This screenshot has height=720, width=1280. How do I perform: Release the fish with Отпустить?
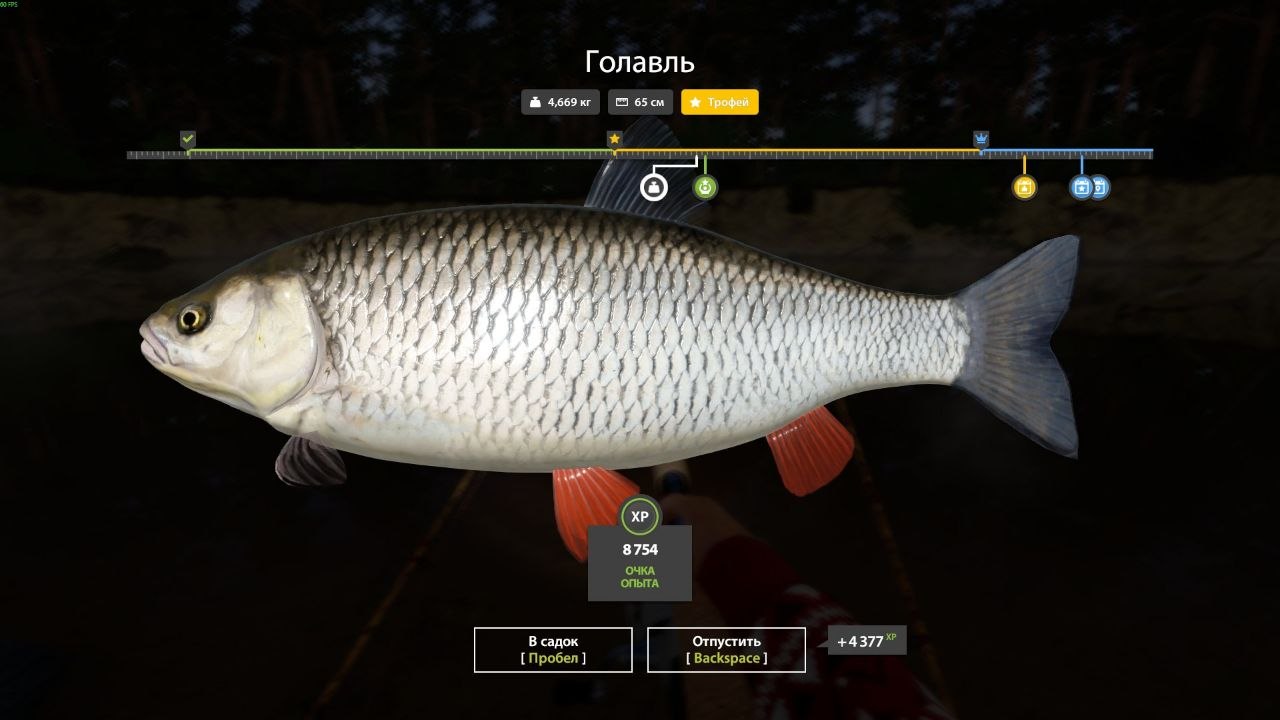pos(726,649)
